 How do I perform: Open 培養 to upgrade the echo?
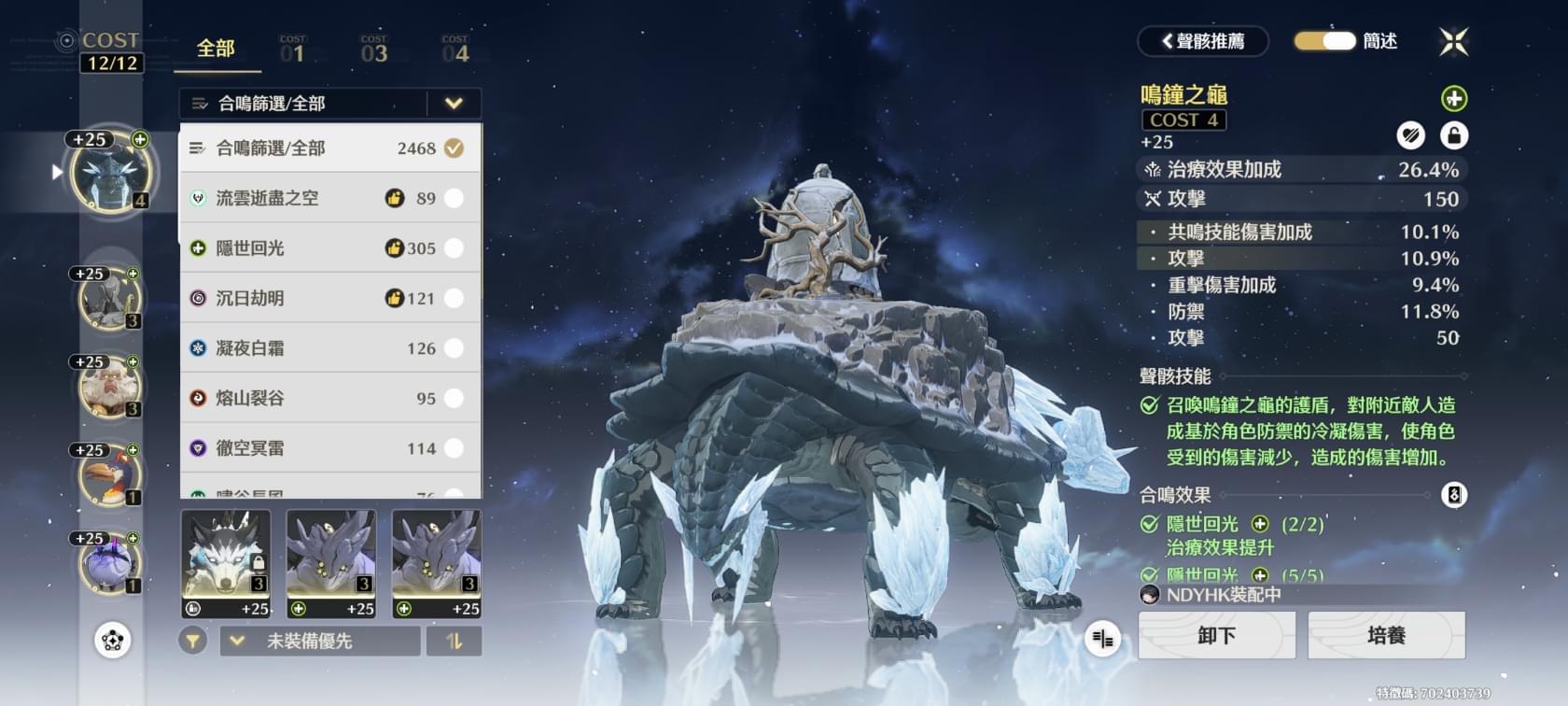click(x=1386, y=636)
